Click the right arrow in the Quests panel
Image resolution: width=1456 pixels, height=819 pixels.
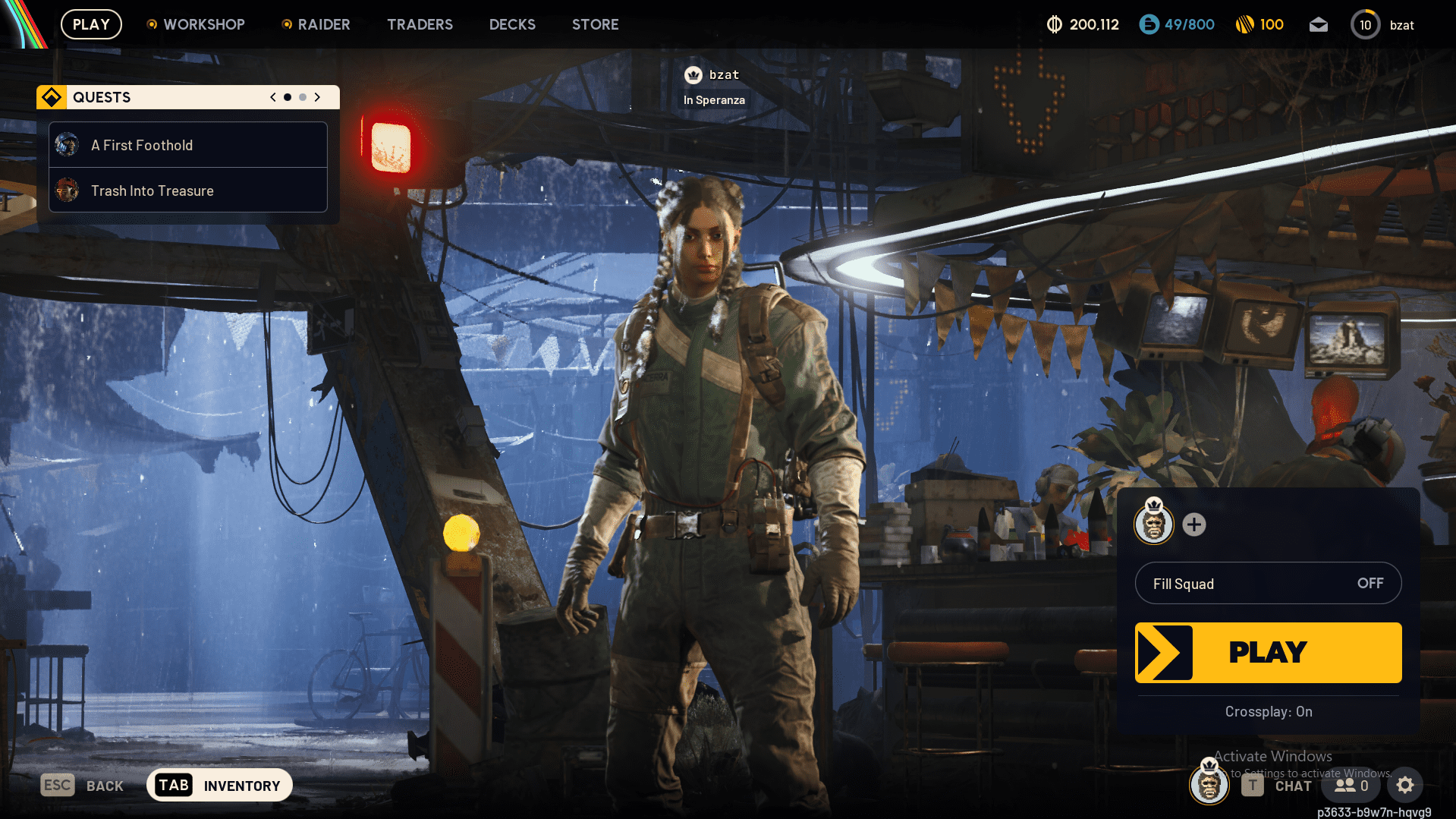click(x=317, y=97)
